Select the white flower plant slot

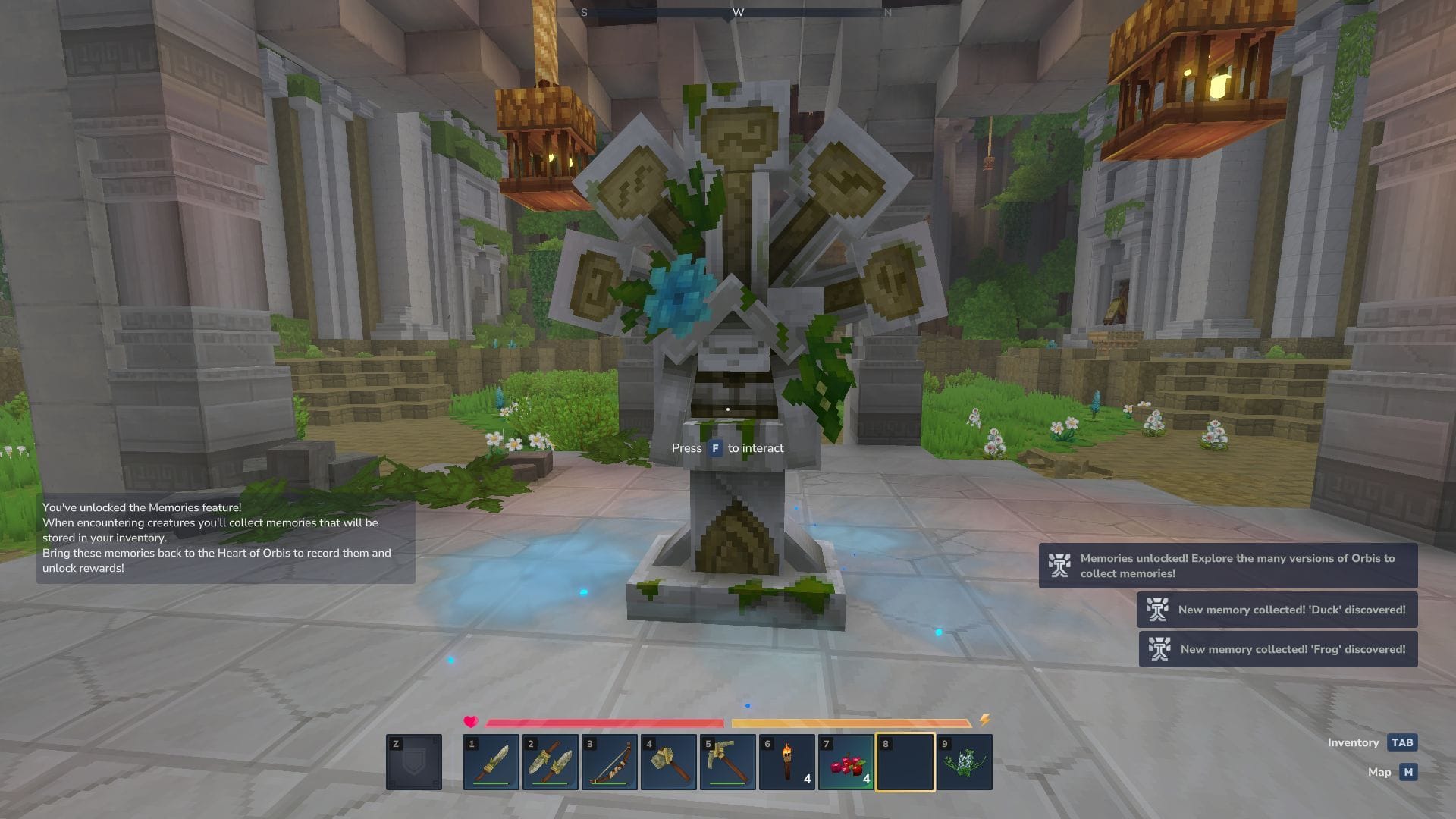[965, 762]
